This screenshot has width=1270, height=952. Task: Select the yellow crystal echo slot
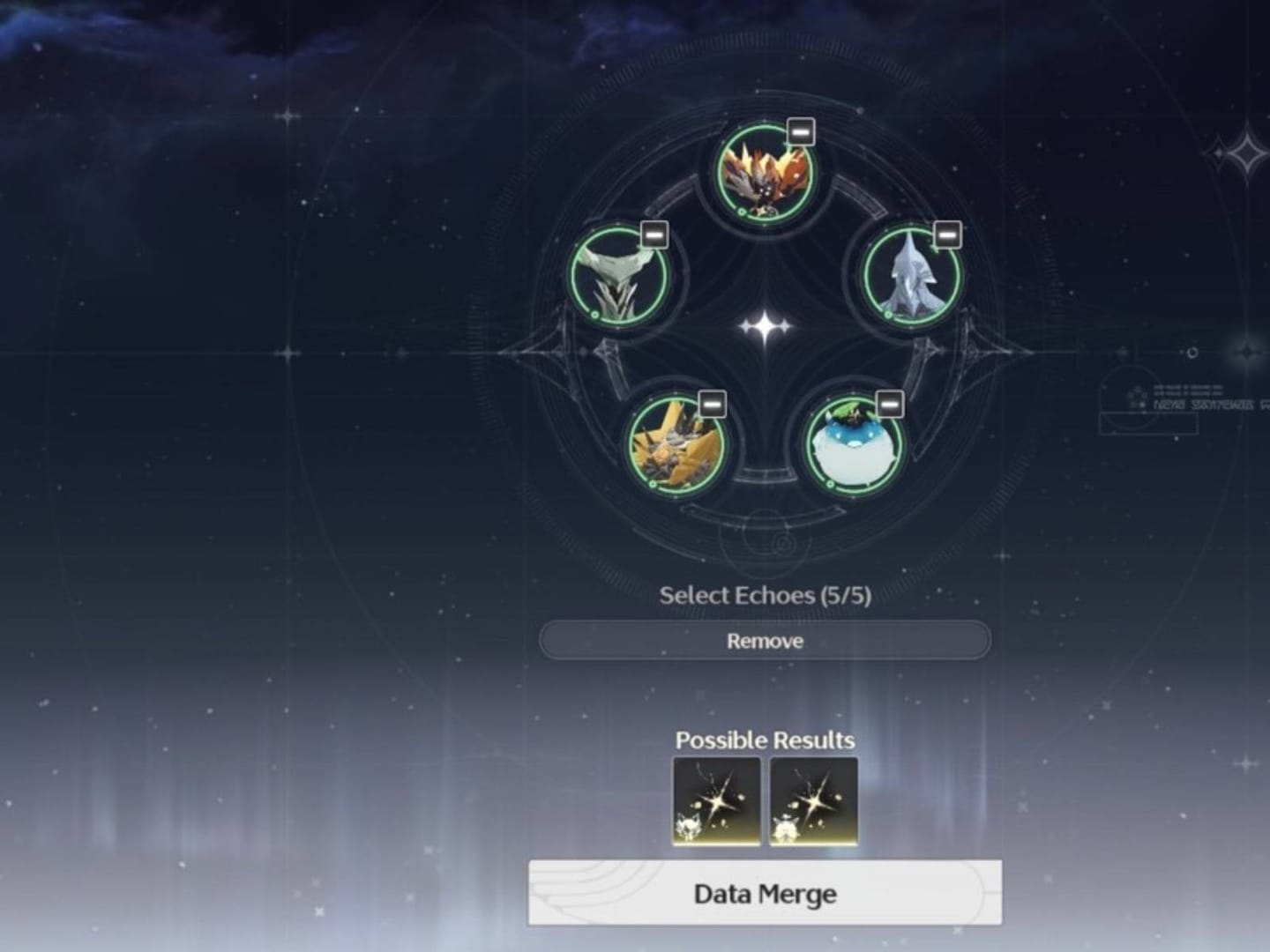[676, 445]
